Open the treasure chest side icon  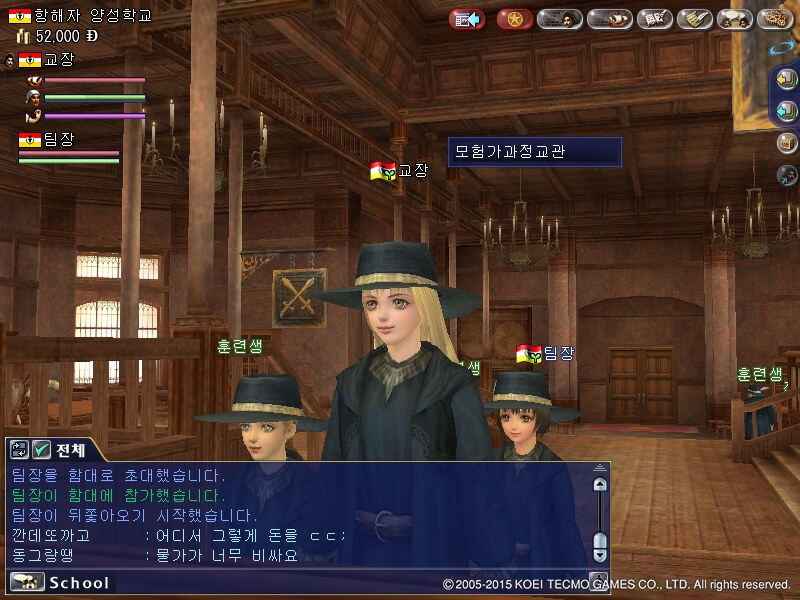click(x=787, y=143)
